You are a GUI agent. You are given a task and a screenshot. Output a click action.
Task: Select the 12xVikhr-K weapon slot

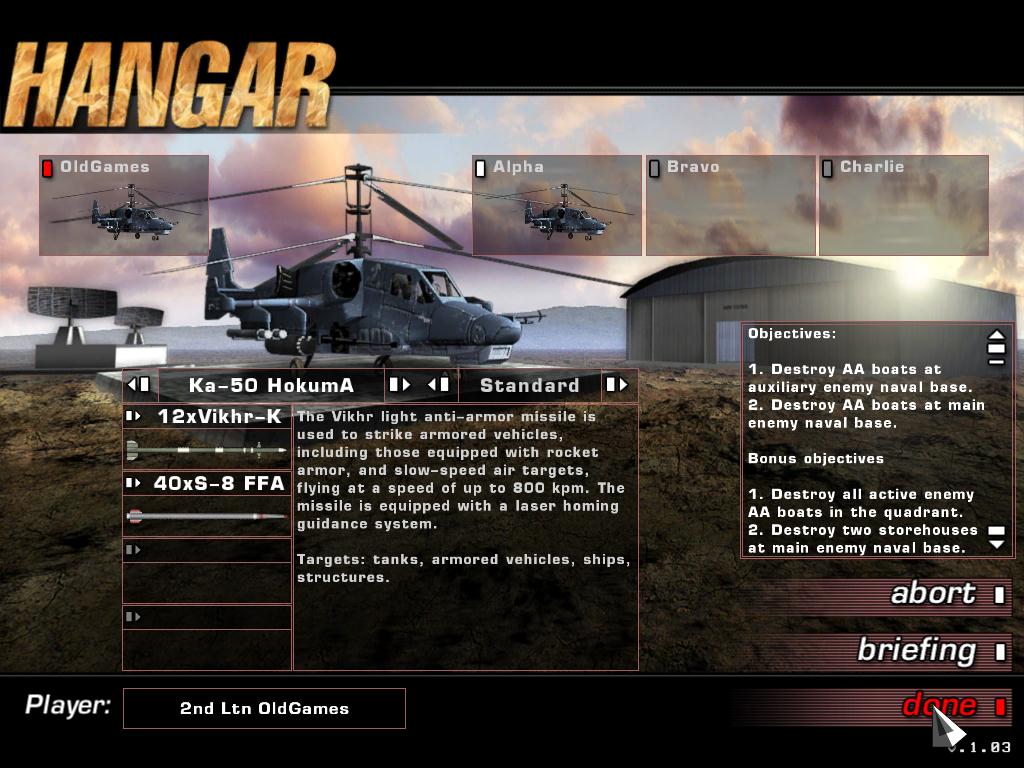click(207, 416)
